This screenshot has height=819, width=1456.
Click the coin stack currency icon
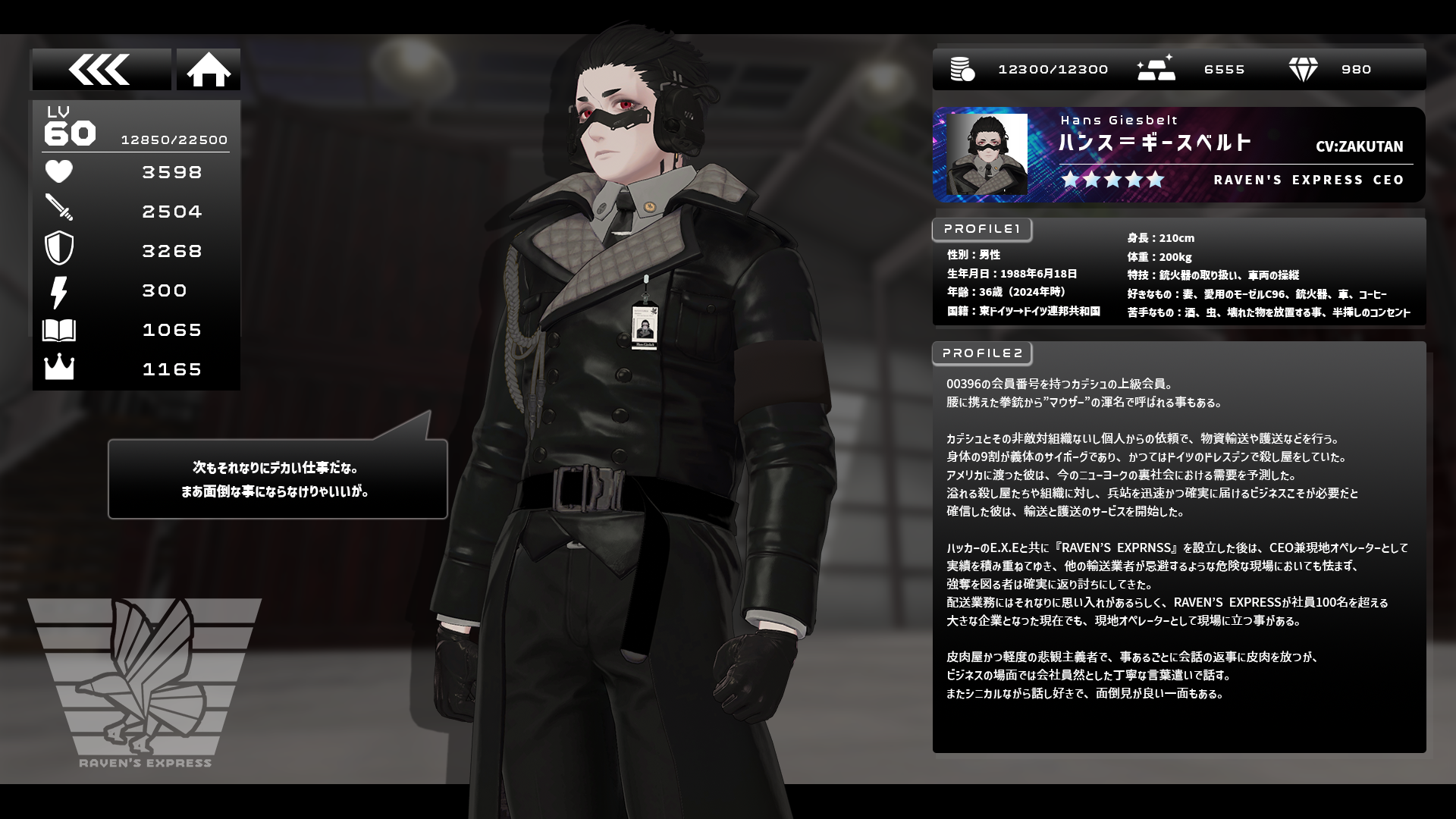point(962,70)
